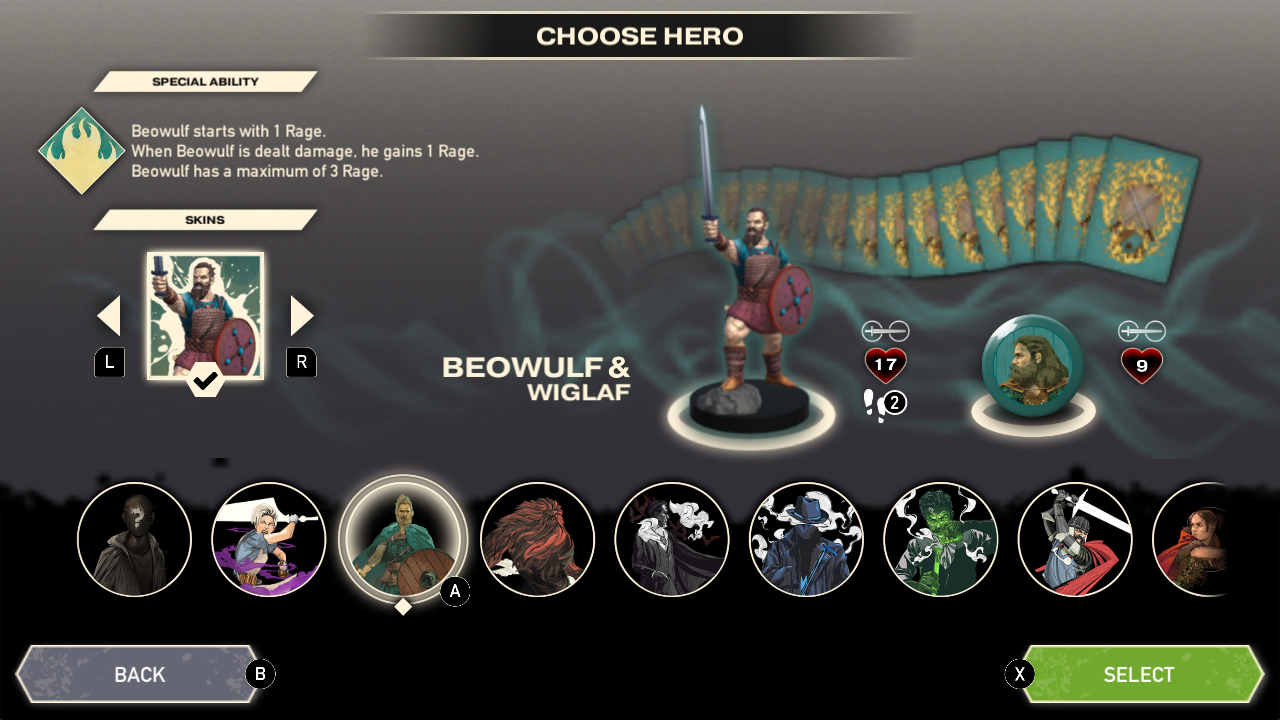Toggle the checkmark on the current skin
1280x720 pixels.
tap(205, 381)
